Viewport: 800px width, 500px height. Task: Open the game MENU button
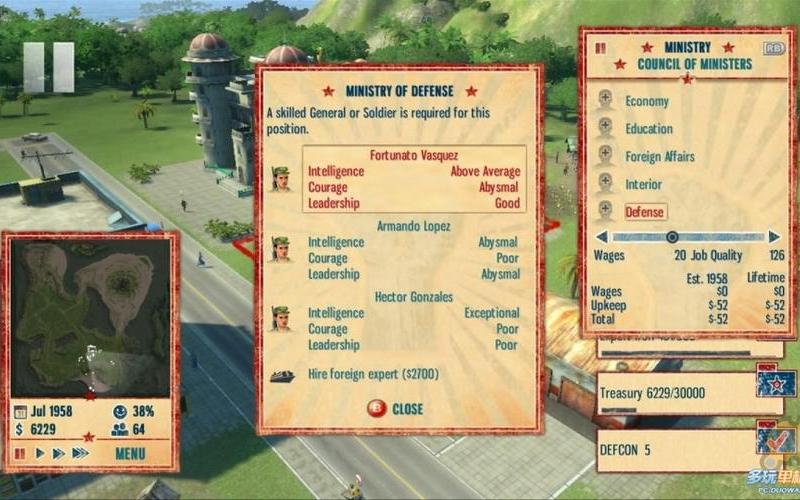tap(130, 453)
